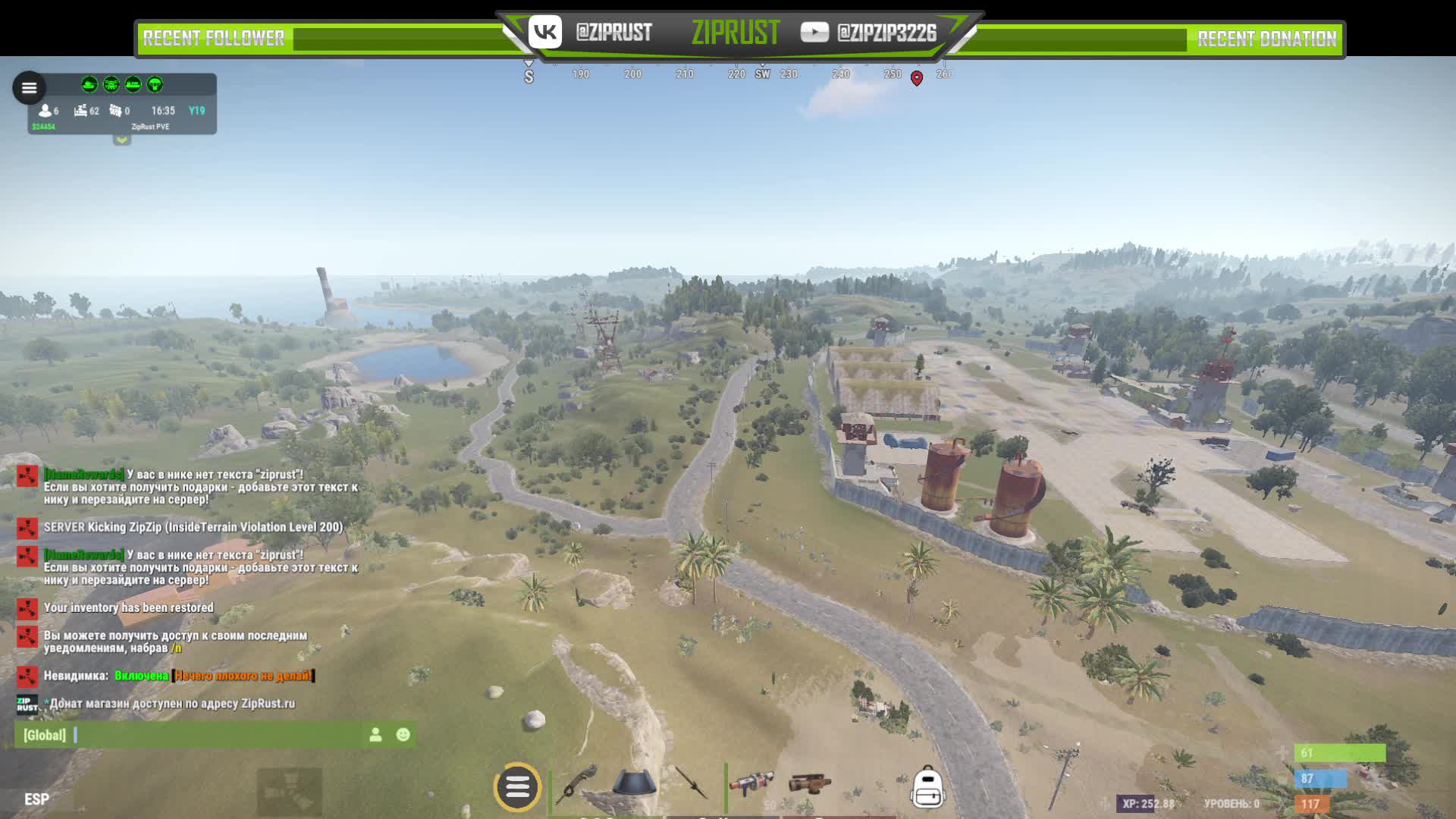Click the tank event icon
The width and height of the screenshot is (1456, 819).
pyautogui.click(x=89, y=84)
